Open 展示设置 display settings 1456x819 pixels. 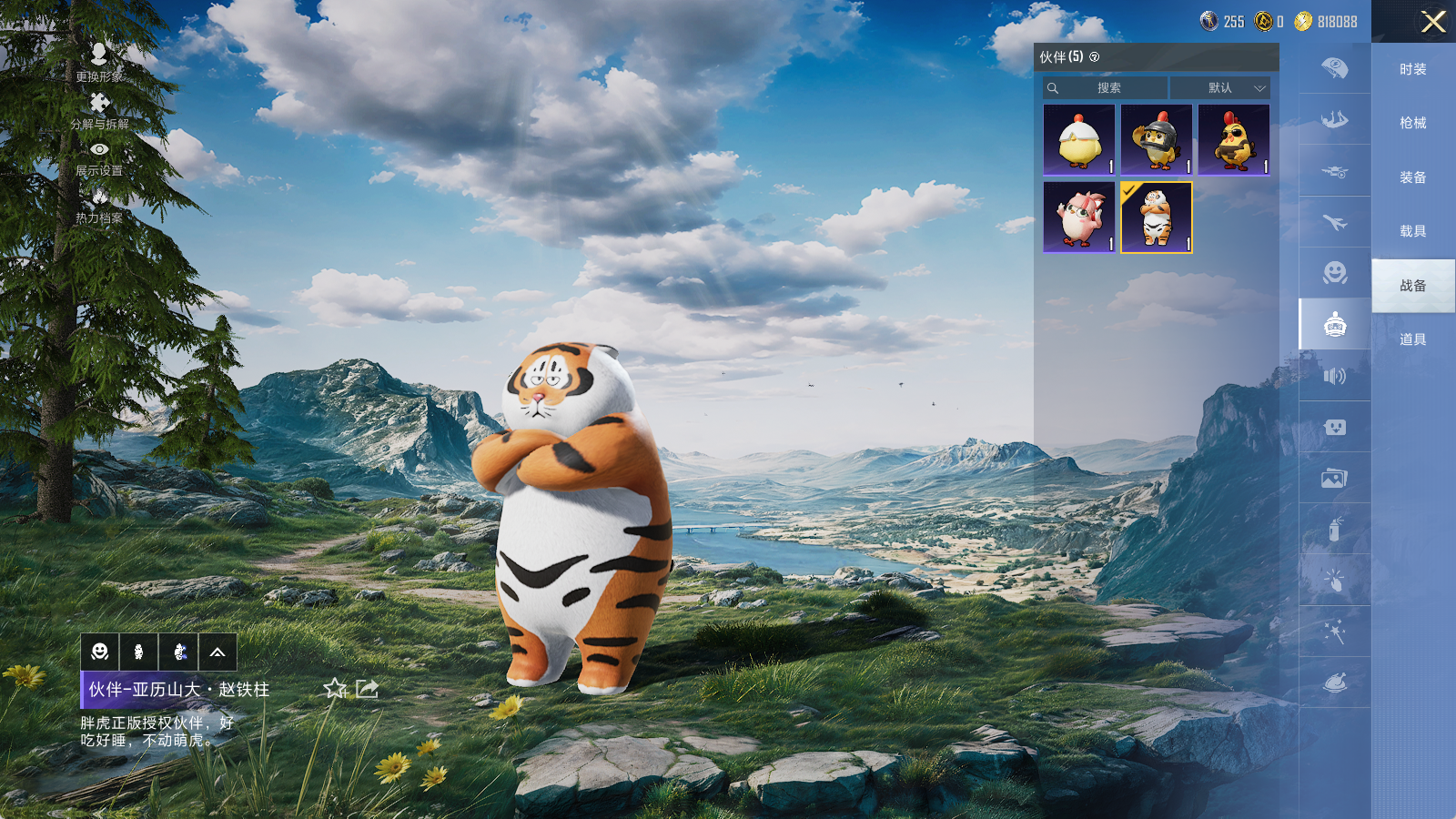[99, 157]
